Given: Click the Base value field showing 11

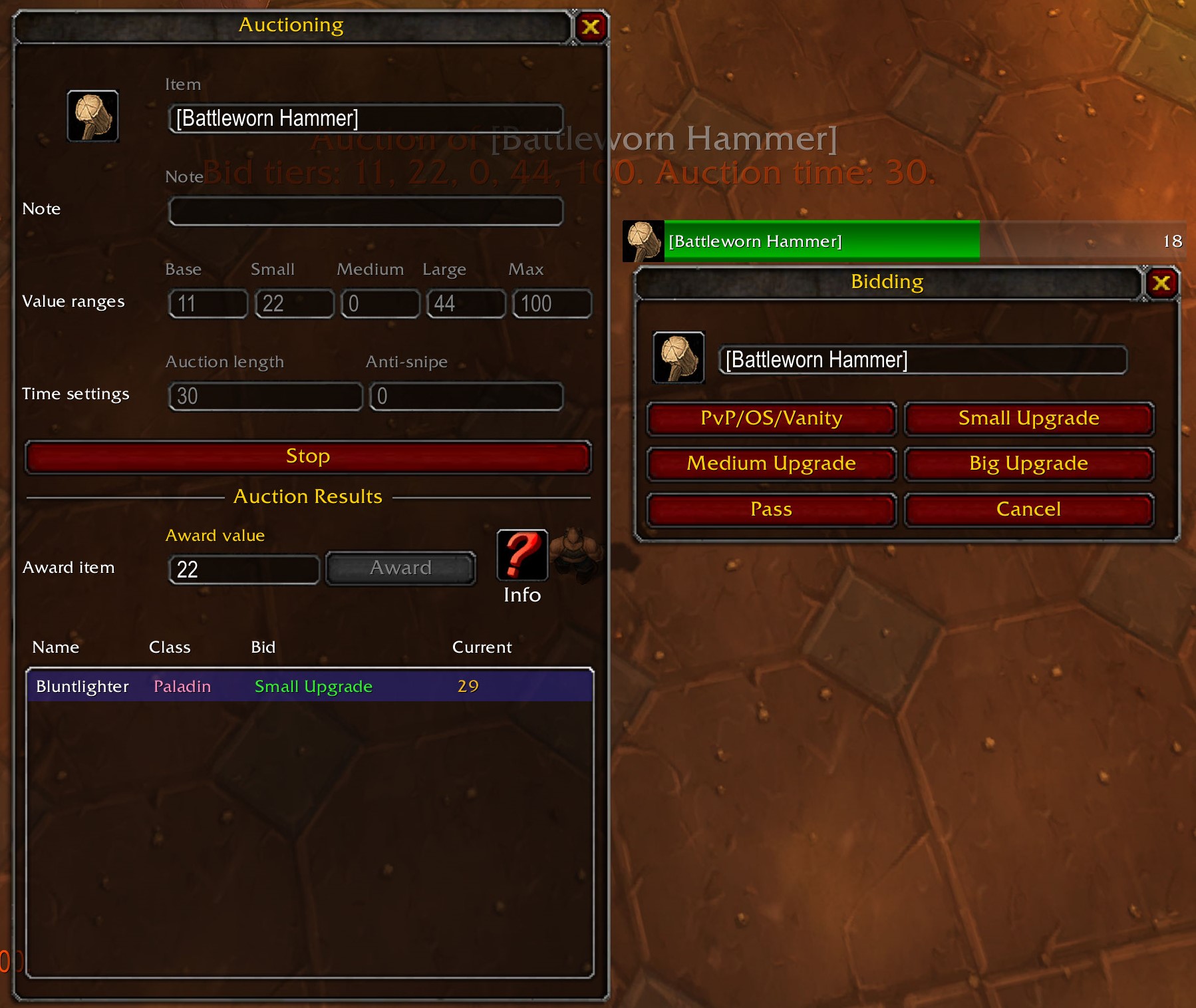Looking at the screenshot, I should click(x=208, y=303).
